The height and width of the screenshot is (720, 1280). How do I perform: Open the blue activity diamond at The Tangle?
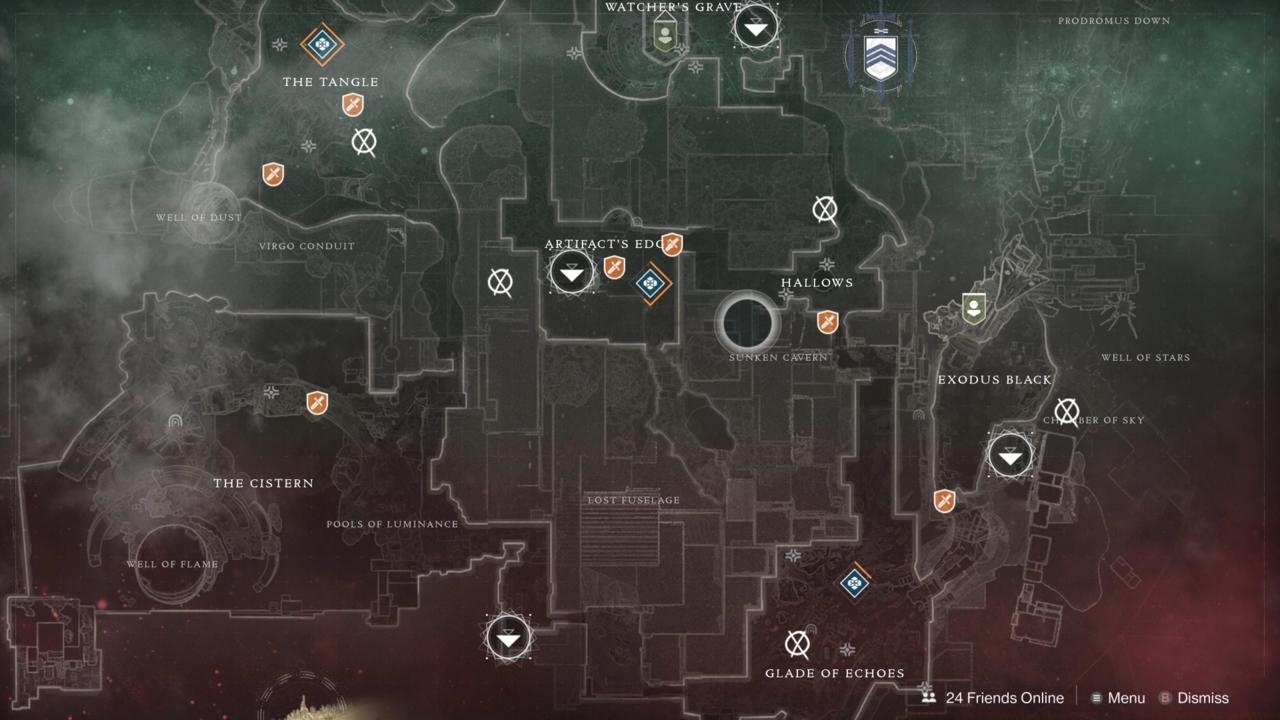coord(323,44)
